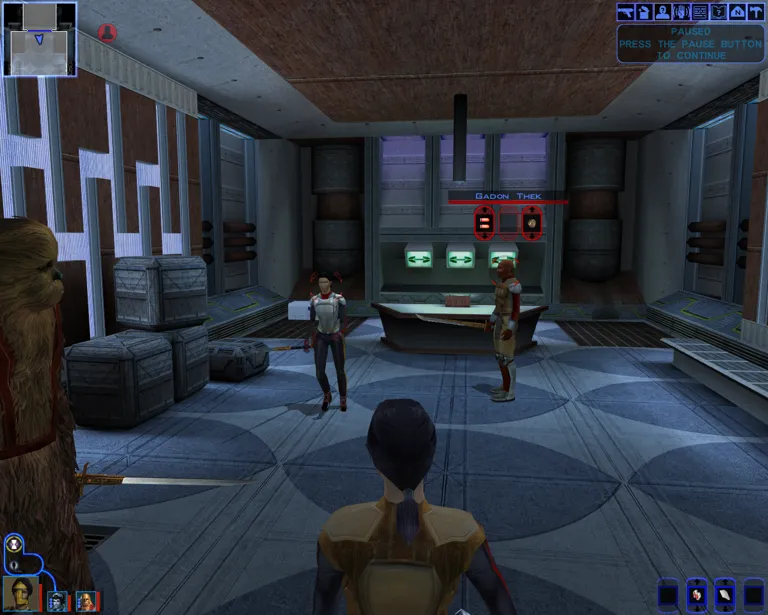Viewport: 768px width, 615px height.
Task: Select the red party alert icon beside minimap
Action: click(106, 32)
